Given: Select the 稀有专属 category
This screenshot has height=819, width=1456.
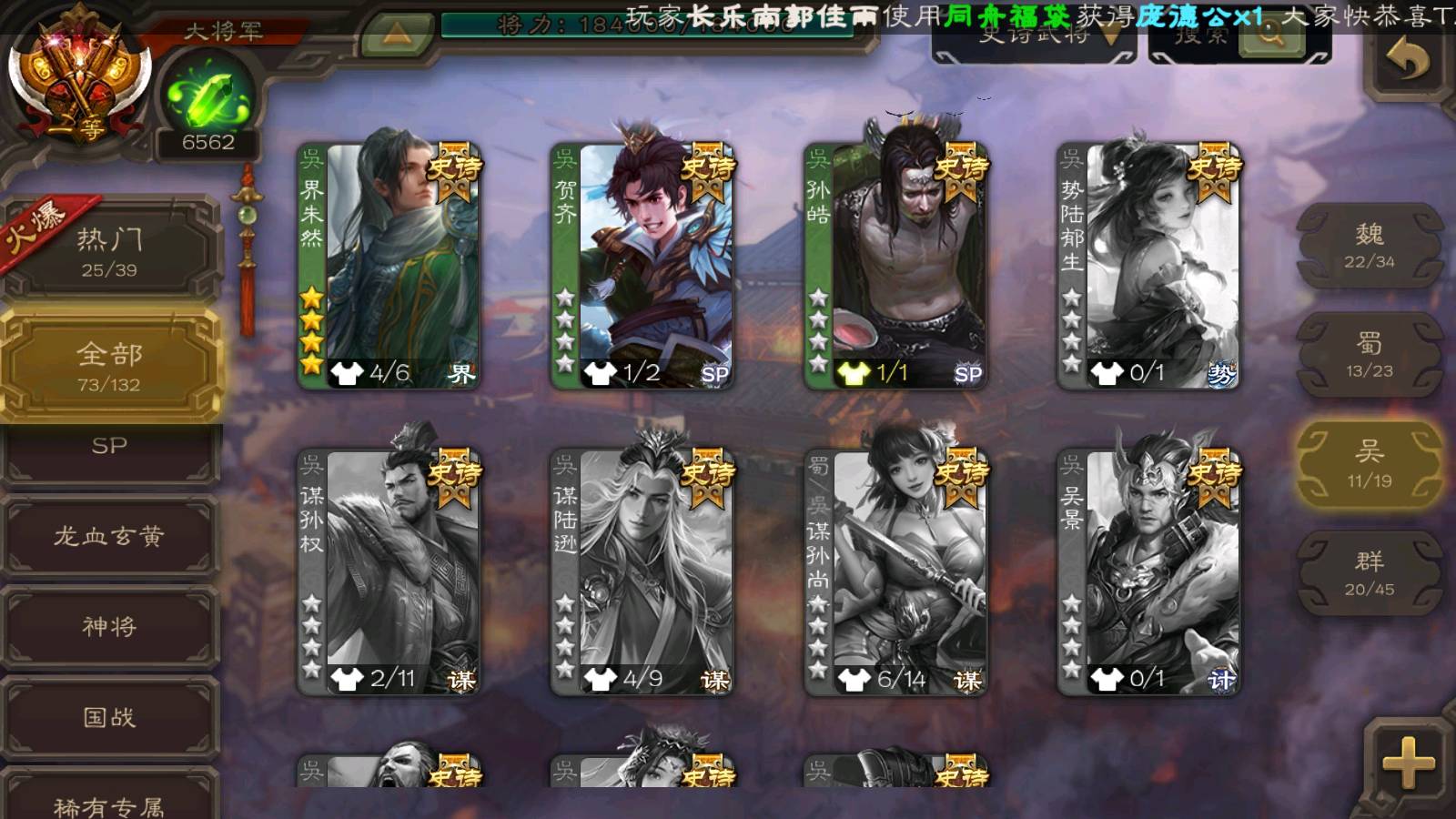Looking at the screenshot, I should [109, 801].
